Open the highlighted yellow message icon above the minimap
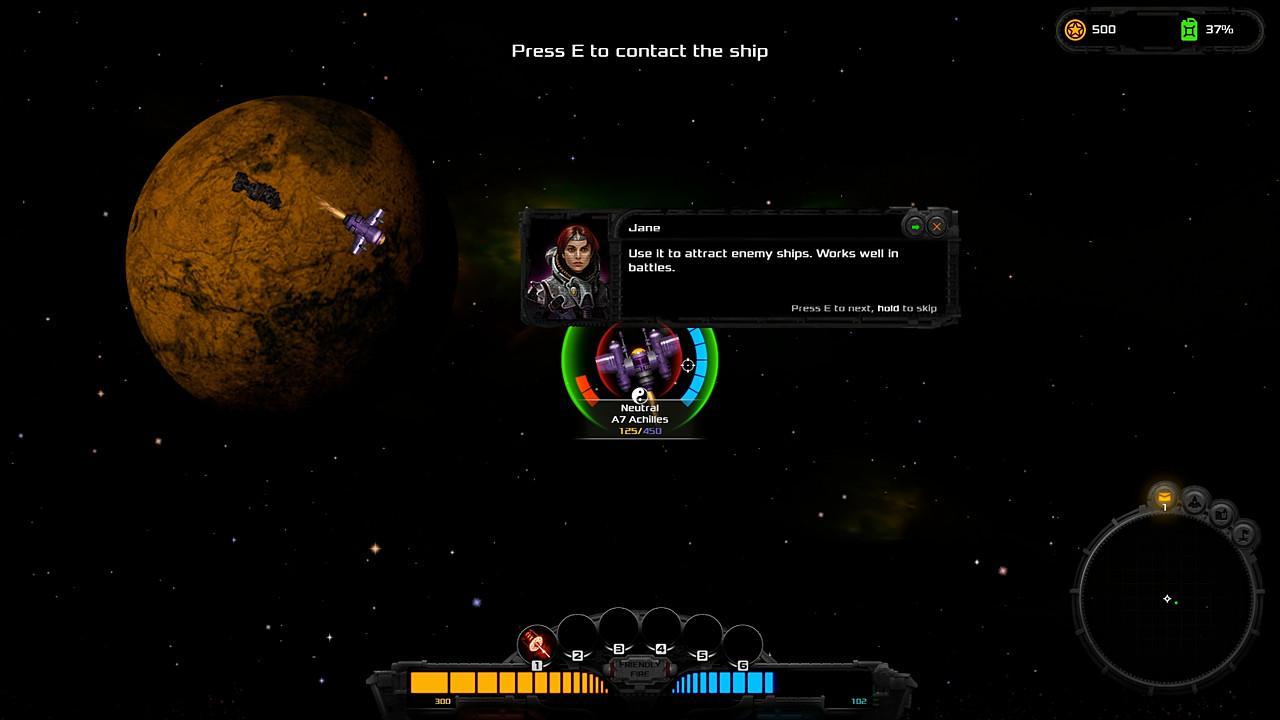Image resolution: width=1280 pixels, height=720 pixels. coord(1164,496)
